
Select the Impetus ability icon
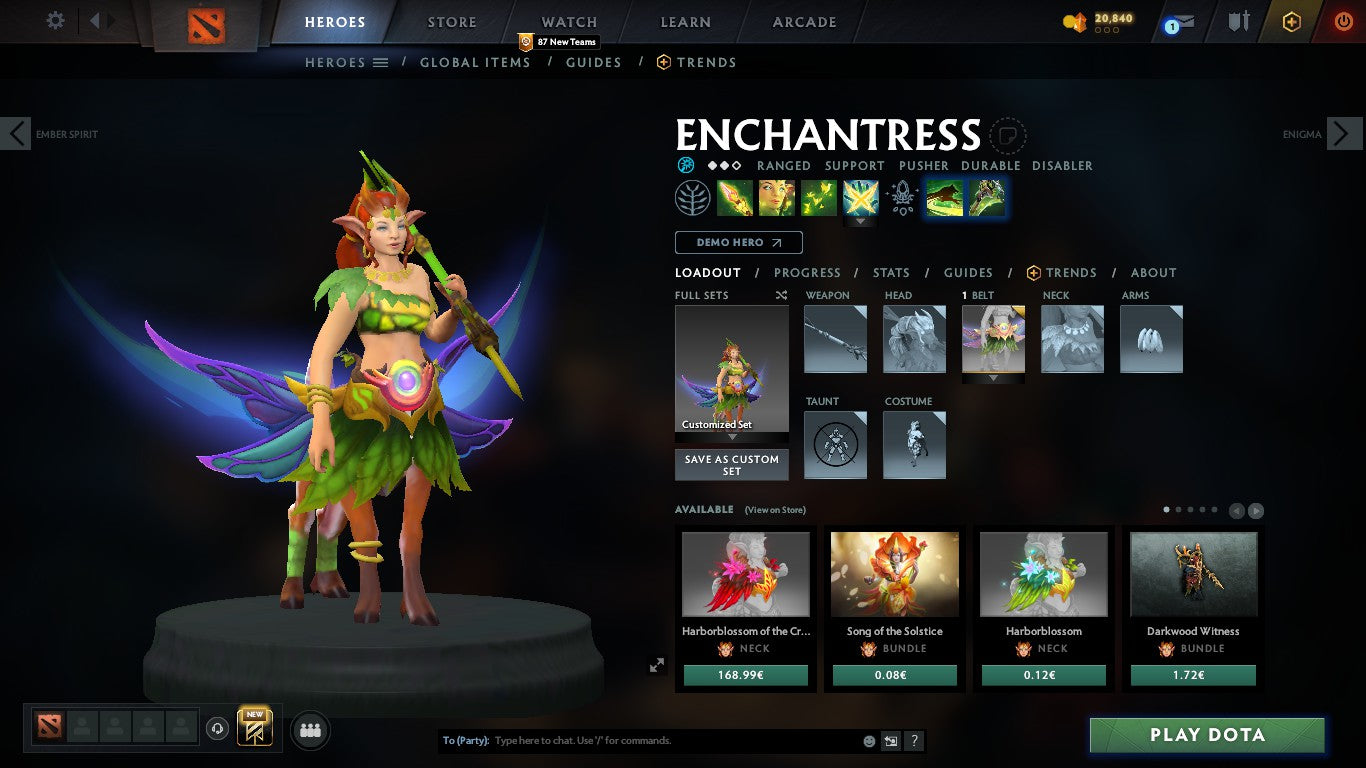[737, 197]
